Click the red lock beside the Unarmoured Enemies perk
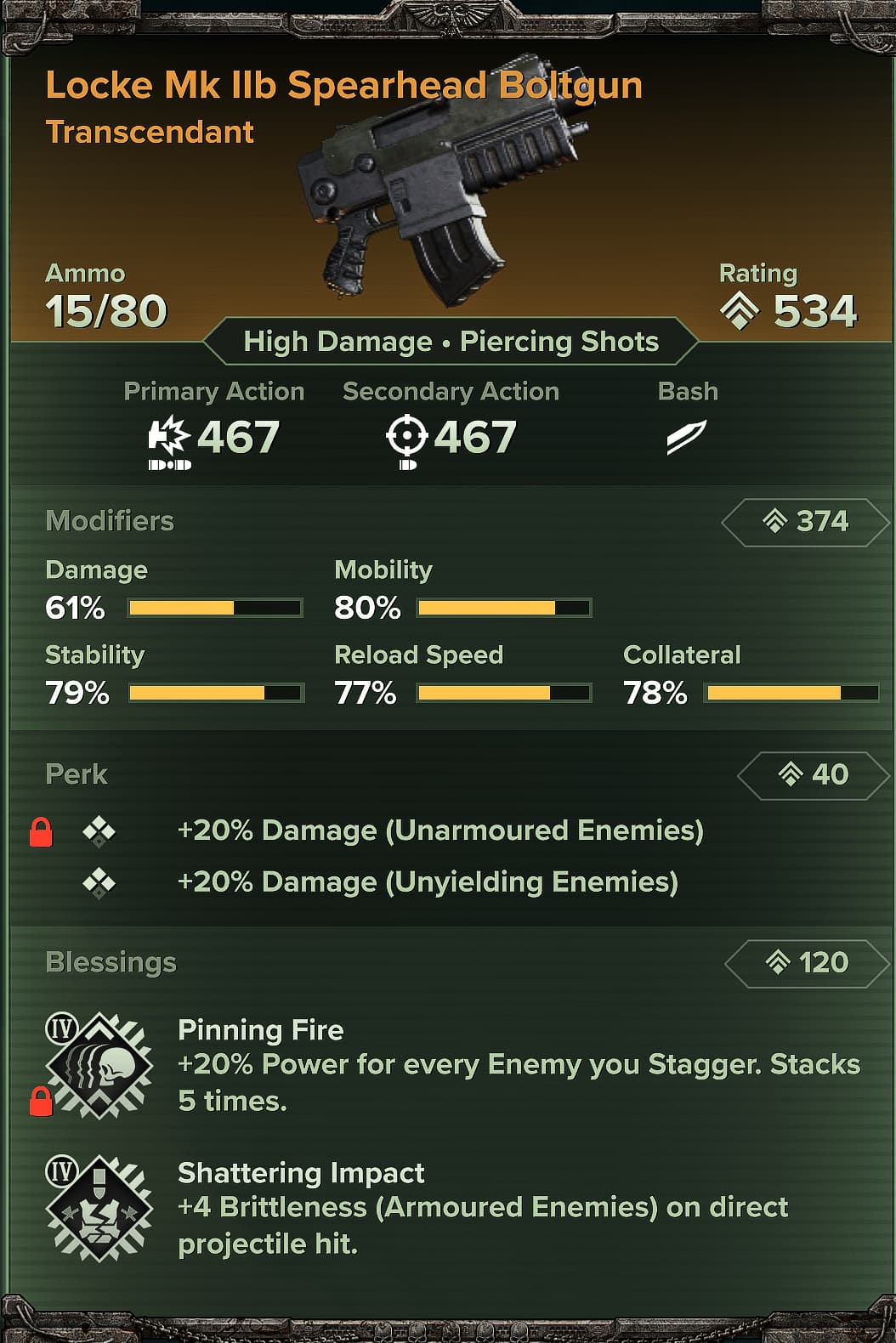The height and width of the screenshot is (1343, 896). coord(41,832)
